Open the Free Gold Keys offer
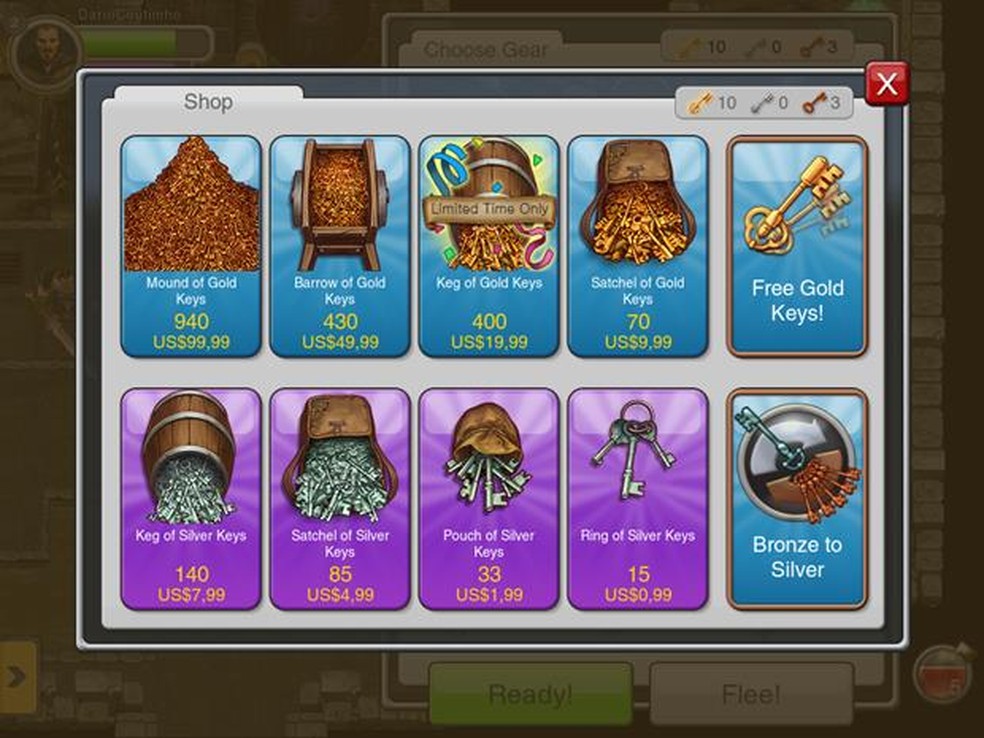 (797, 246)
